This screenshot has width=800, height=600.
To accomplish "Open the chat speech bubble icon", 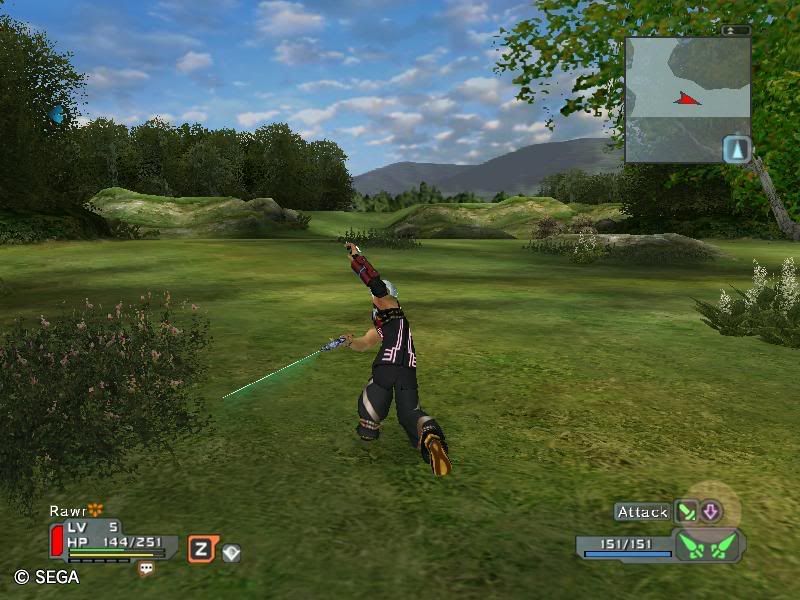I will coord(147,568).
